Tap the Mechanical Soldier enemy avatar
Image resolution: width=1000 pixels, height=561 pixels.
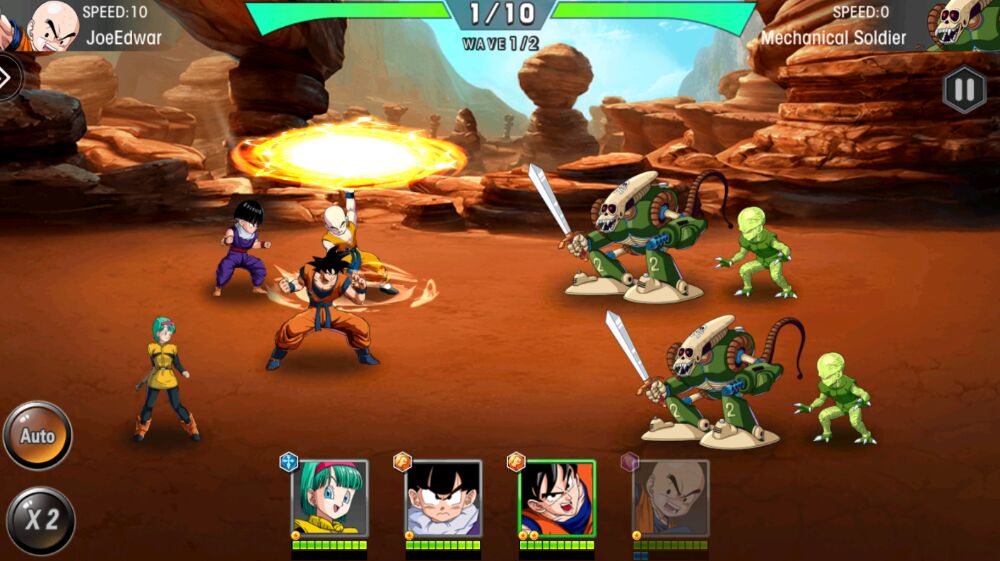click(x=962, y=25)
